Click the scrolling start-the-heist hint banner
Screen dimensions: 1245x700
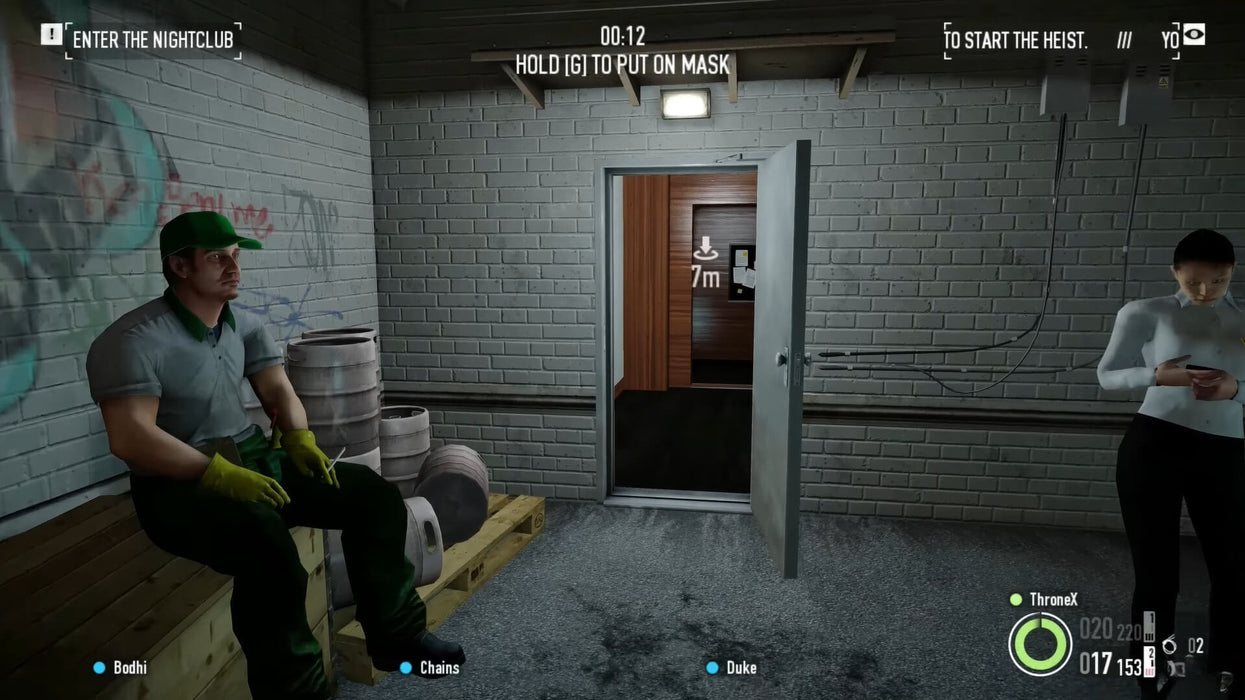[1060, 41]
